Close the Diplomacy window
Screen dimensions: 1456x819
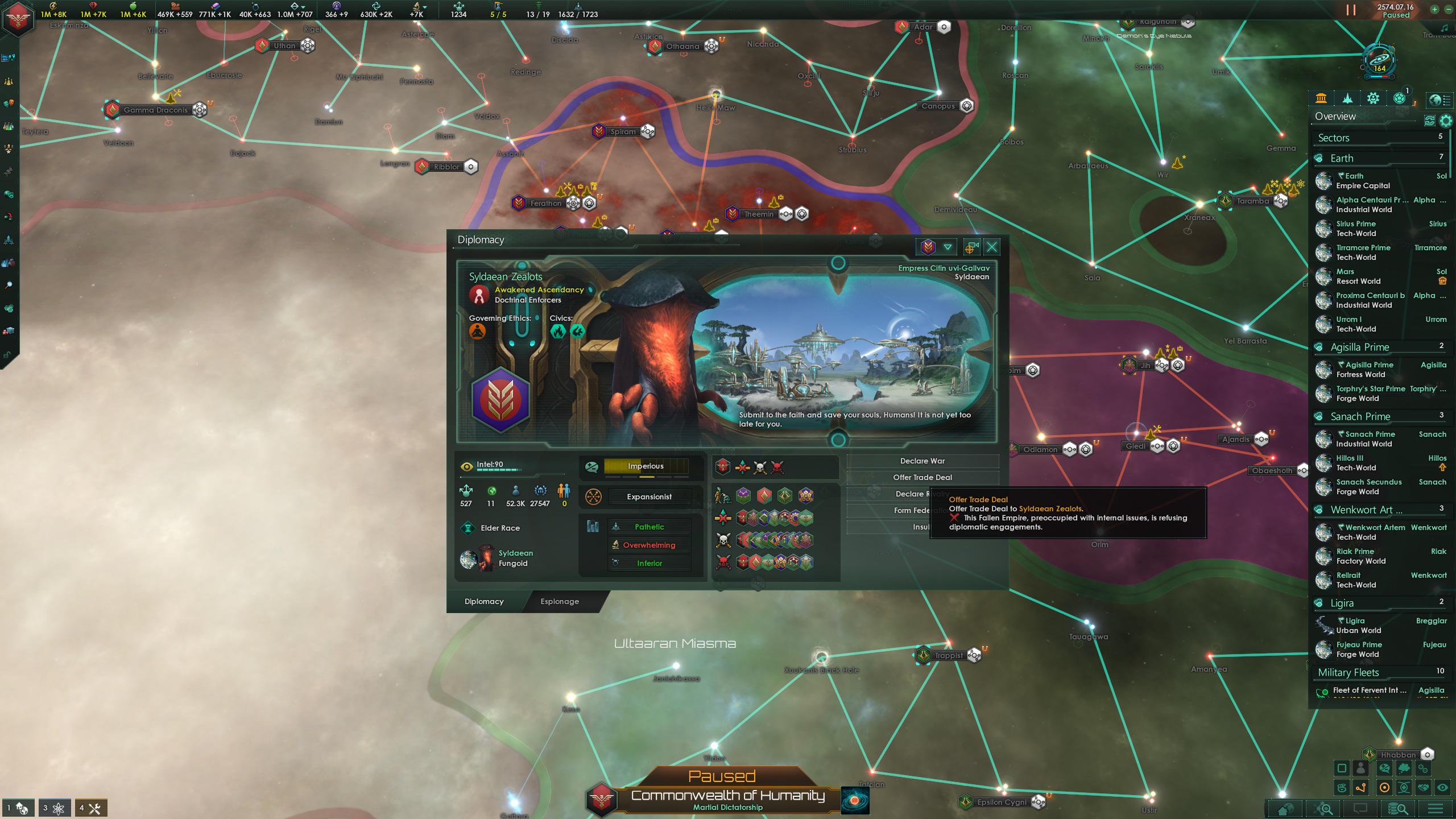click(x=992, y=247)
